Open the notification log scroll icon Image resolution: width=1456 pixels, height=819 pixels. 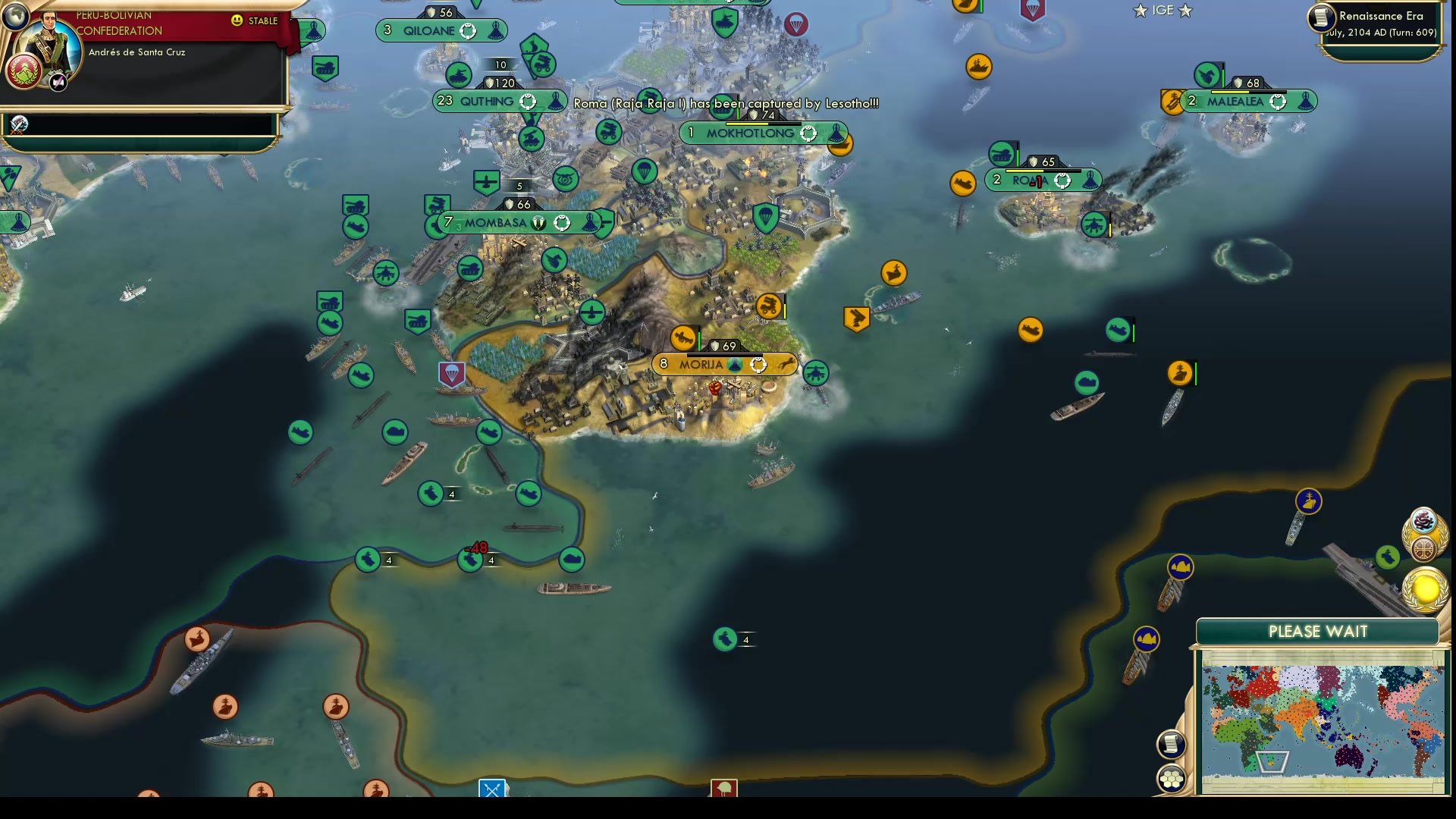[1170, 744]
